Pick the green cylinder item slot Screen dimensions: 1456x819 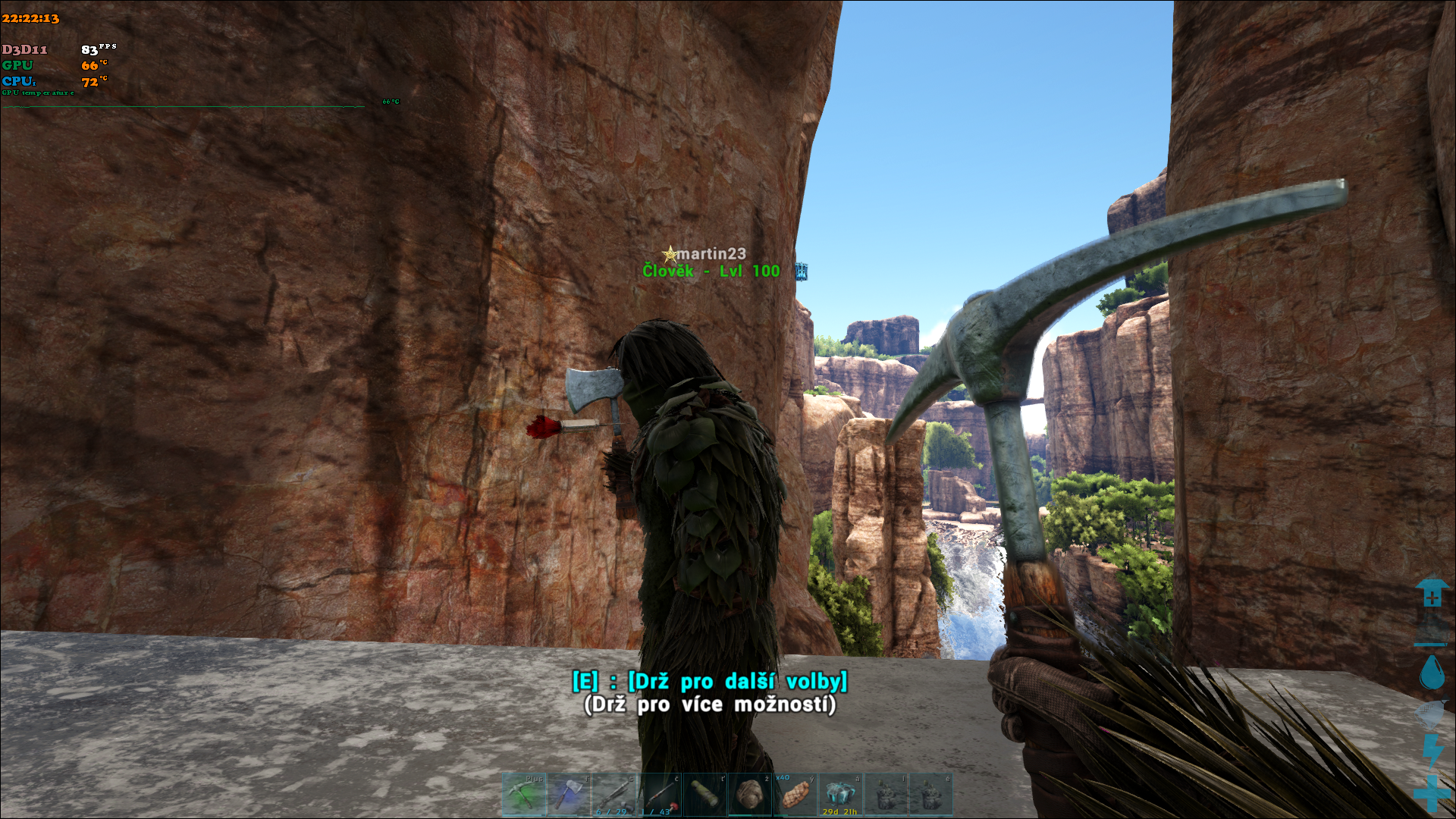[704, 794]
